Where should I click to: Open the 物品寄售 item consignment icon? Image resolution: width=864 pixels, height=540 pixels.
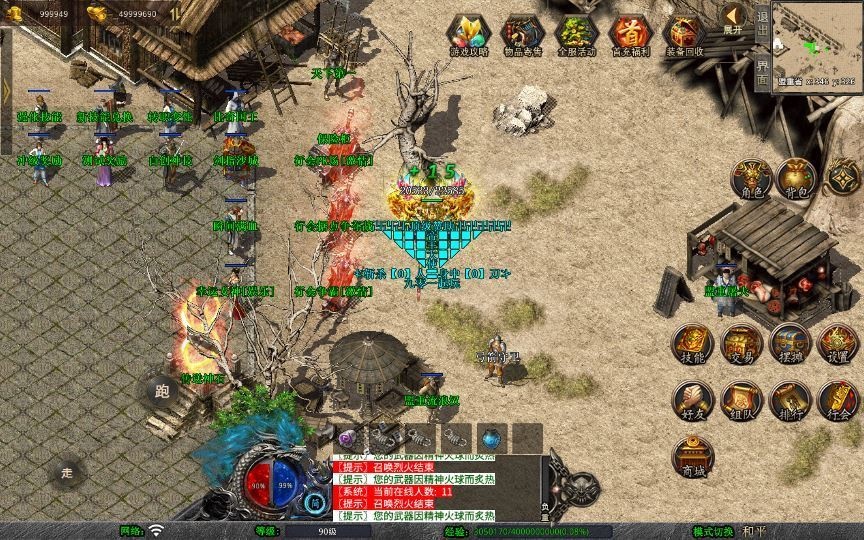click(521, 34)
